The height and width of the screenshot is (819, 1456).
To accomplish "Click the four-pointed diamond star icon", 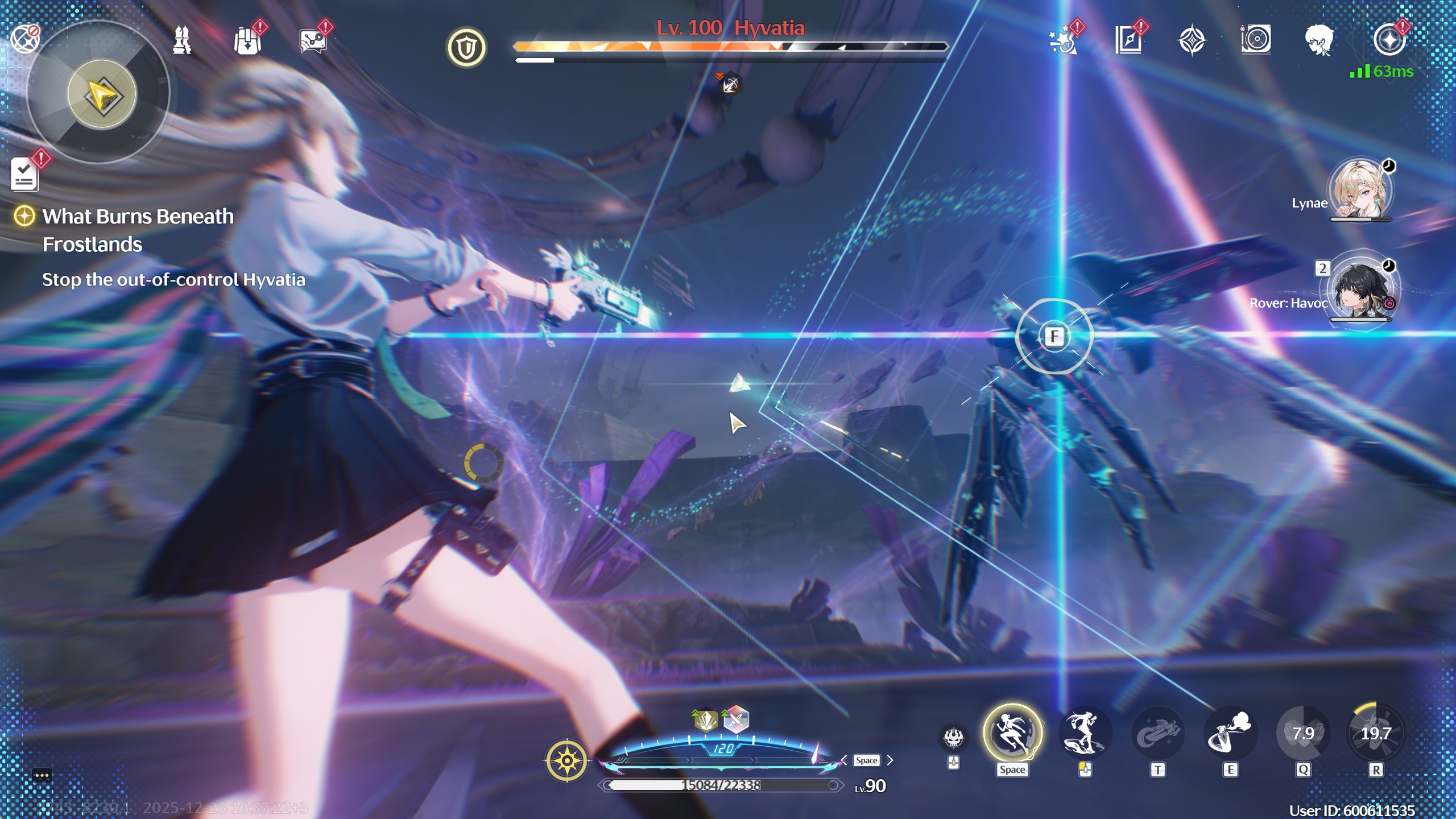I will (1192, 41).
